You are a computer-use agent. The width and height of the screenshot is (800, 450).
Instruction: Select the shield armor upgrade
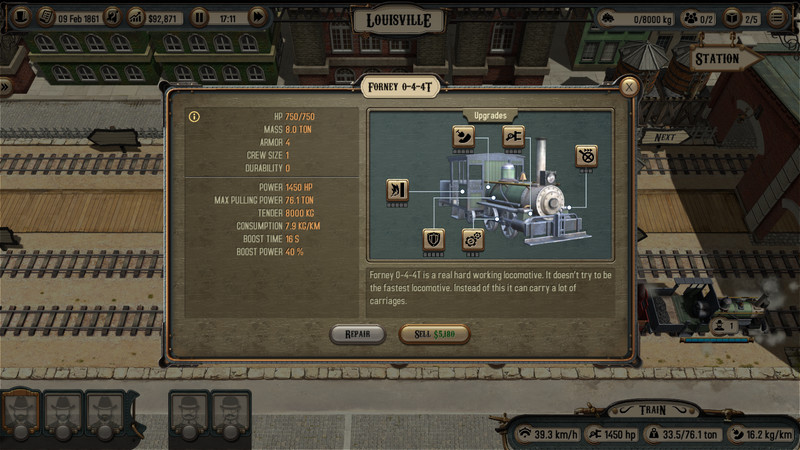point(434,240)
